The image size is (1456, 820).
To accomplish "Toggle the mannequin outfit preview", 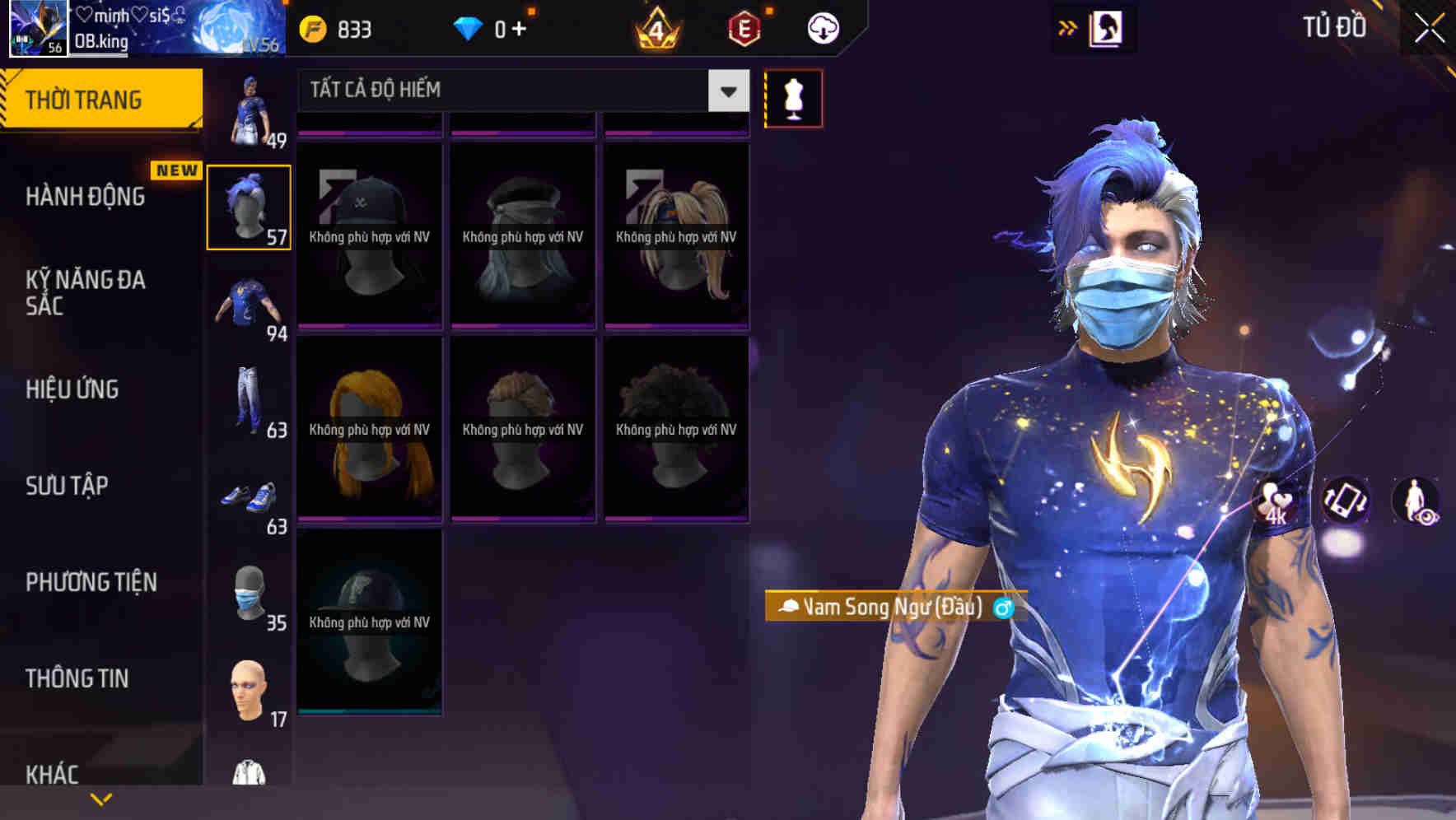I will (x=793, y=97).
